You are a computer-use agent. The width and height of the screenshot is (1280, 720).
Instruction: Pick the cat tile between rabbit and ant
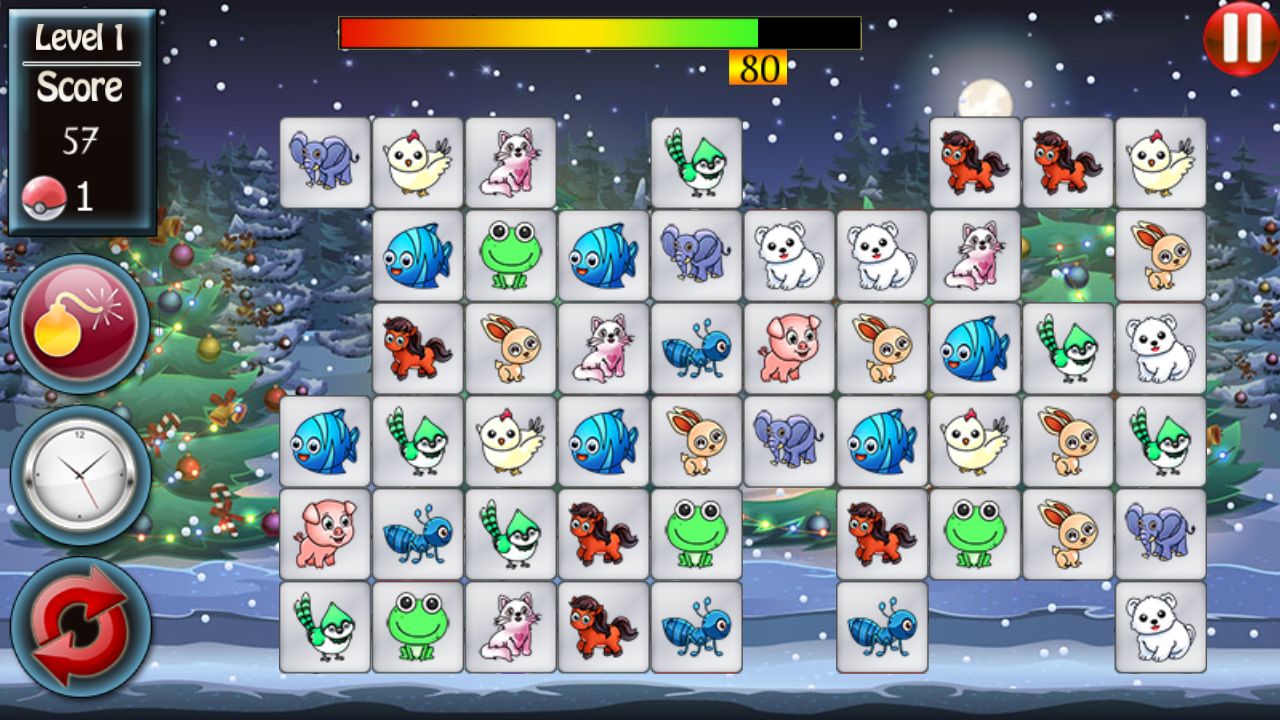click(603, 348)
